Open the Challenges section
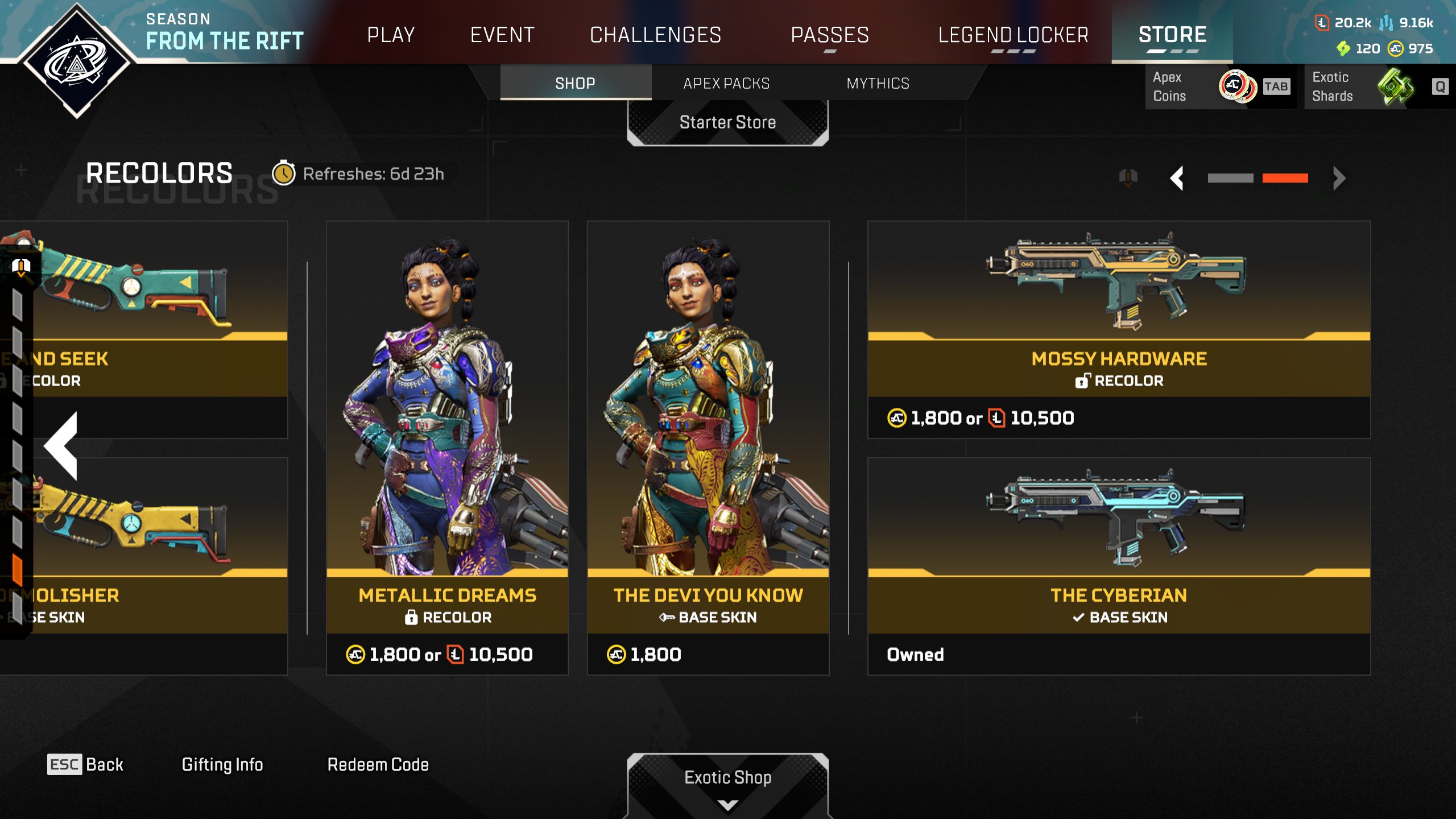This screenshot has width=1456, height=819. 655,35
